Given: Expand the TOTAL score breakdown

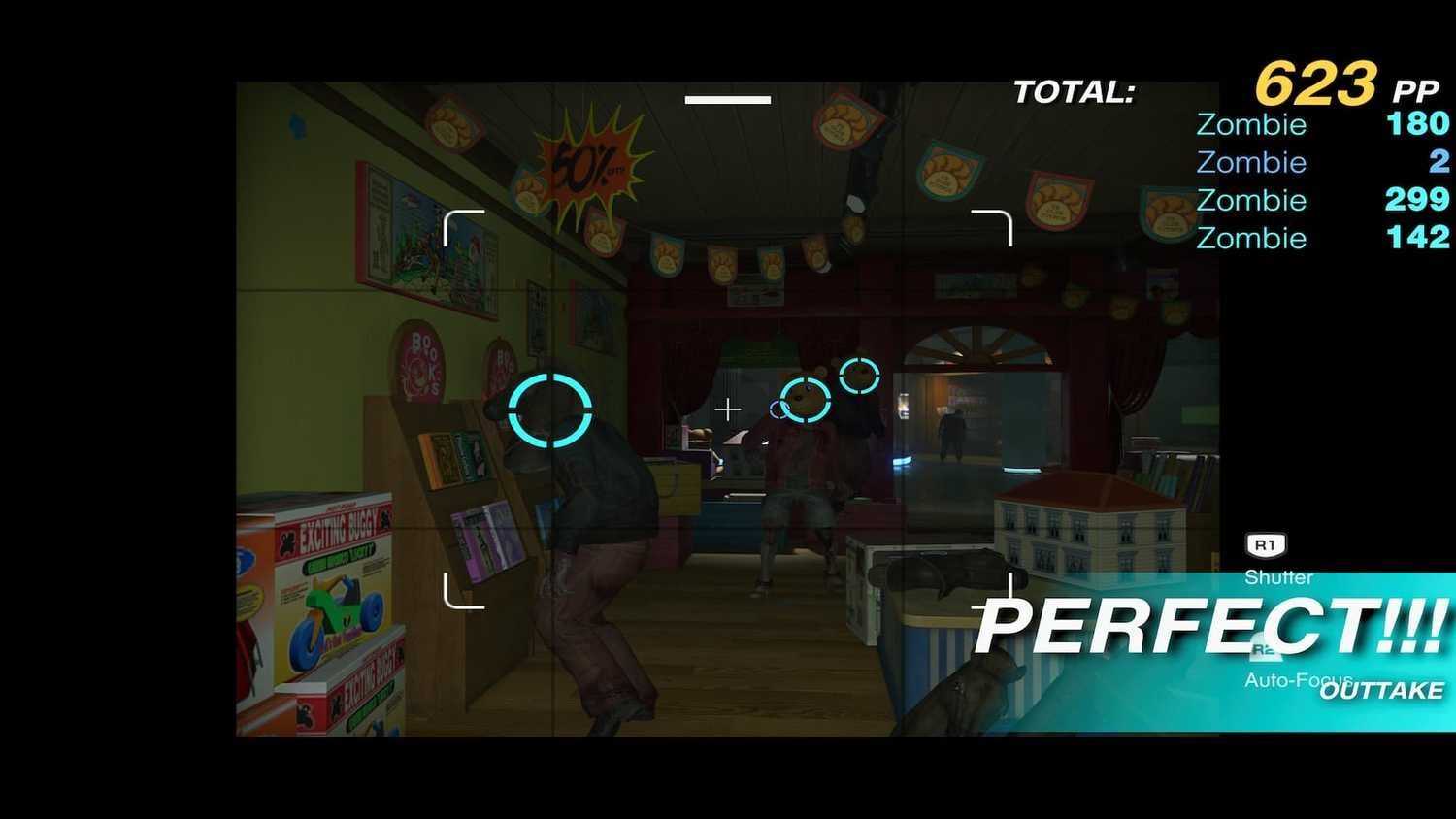Looking at the screenshot, I should (1075, 90).
